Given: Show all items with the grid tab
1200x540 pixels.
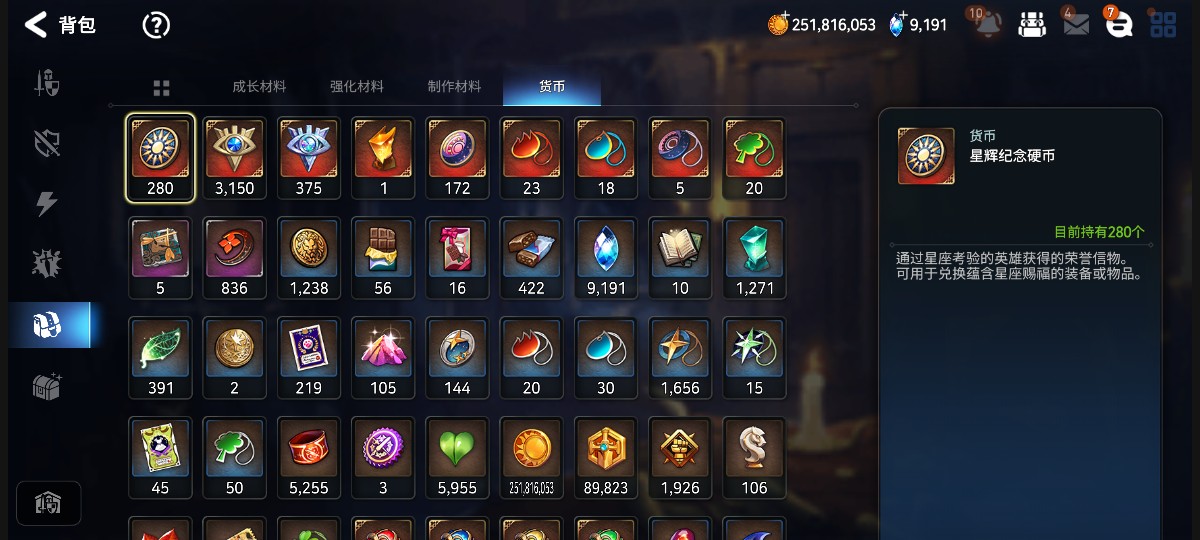Looking at the screenshot, I should tap(162, 88).
